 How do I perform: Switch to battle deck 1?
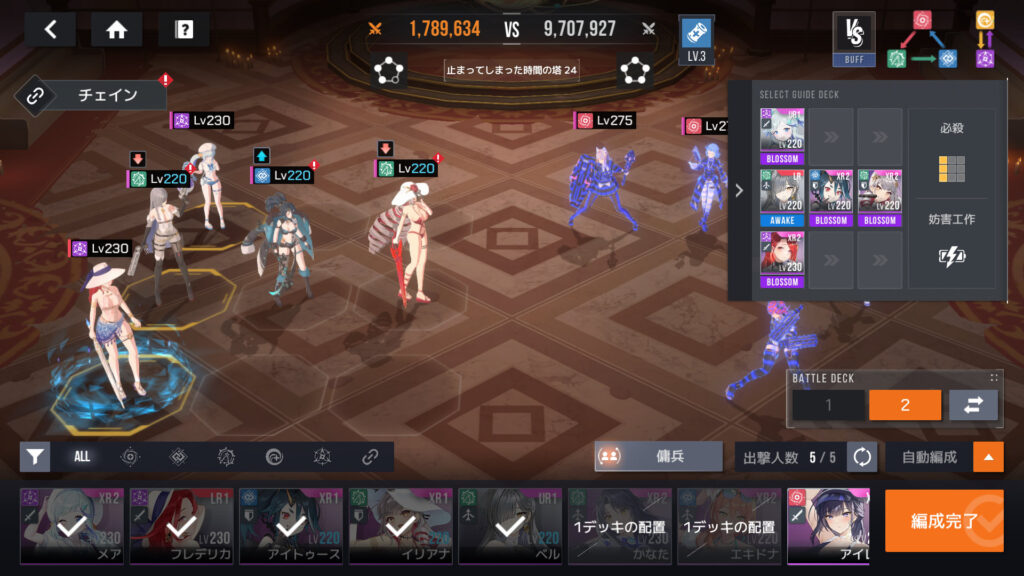pyautogui.click(x=828, y=405)
